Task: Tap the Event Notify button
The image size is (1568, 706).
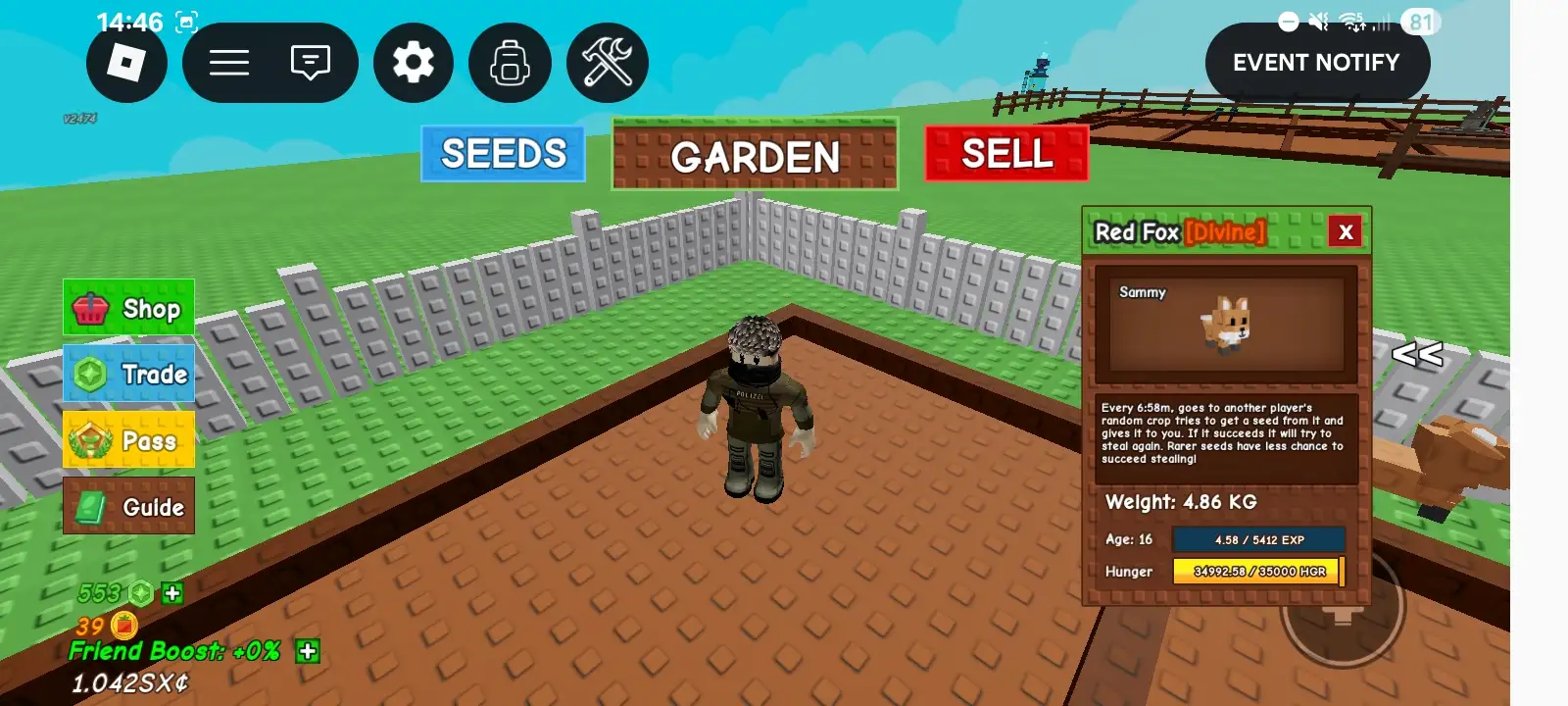Action: tap(1316, 63)
